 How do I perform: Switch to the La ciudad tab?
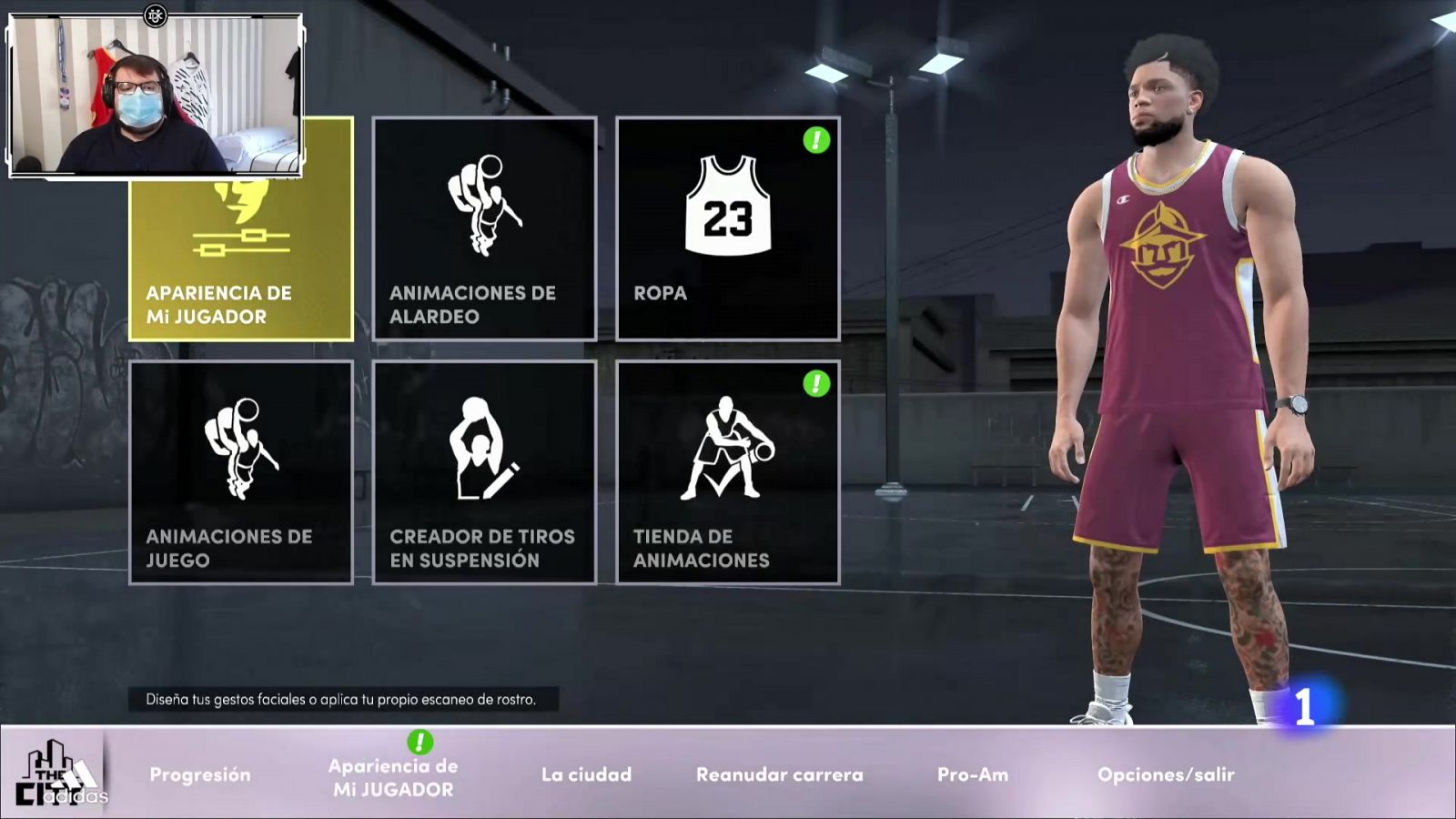(586, 775)
